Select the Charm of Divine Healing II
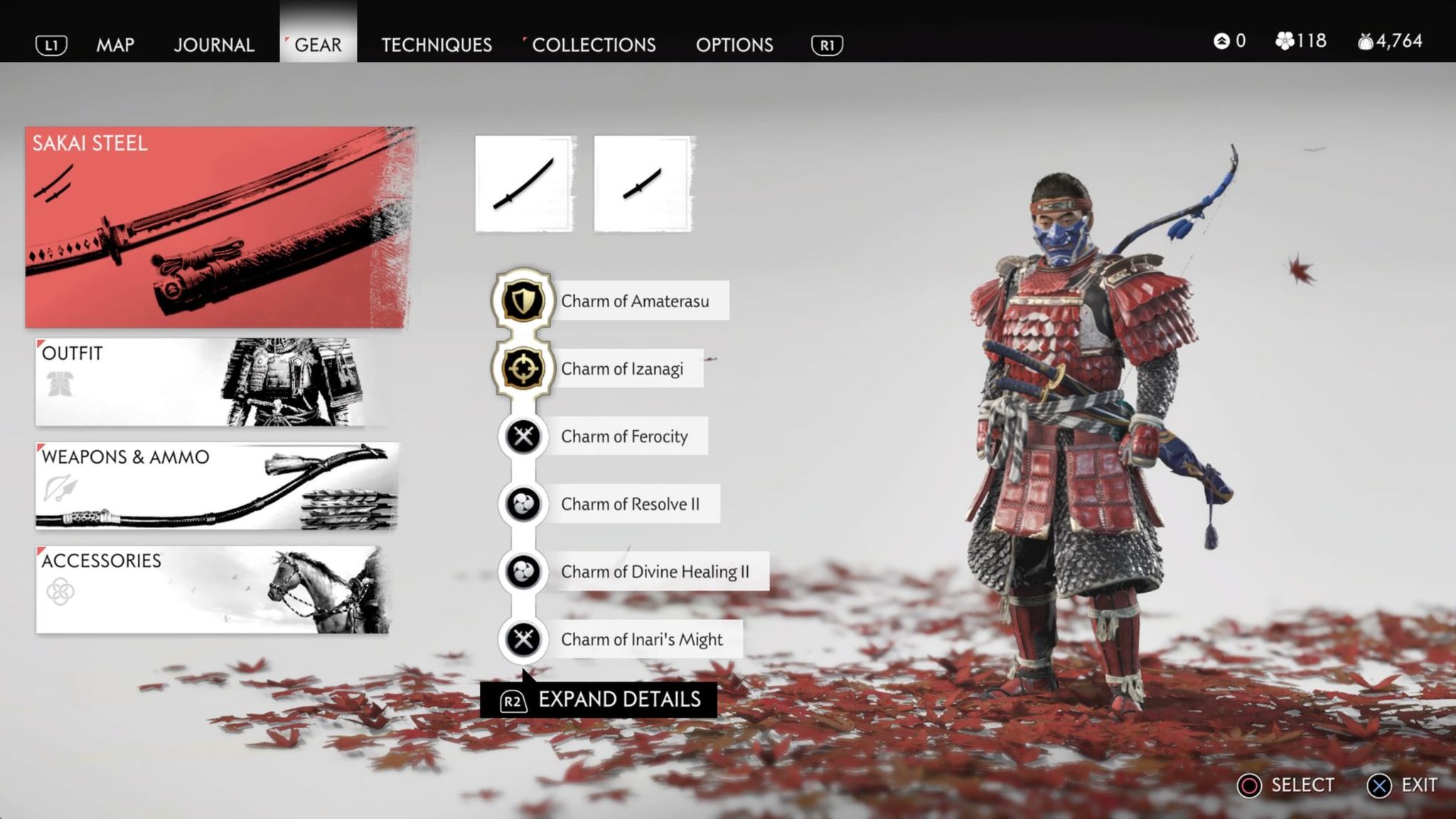The width and height of the screenshot is (1456, 819). (654, 572)
